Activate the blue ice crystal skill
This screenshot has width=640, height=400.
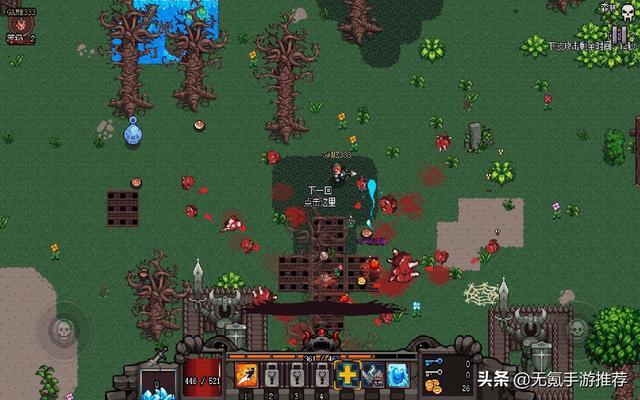pos(396,375)
